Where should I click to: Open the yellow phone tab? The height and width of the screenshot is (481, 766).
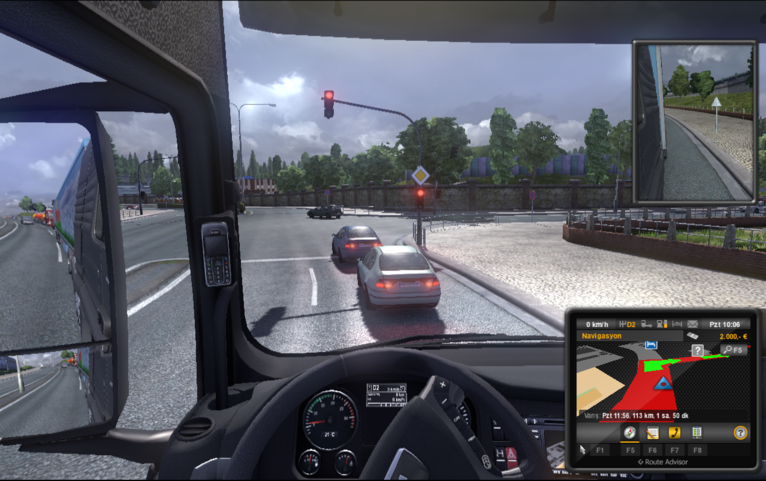coord(674,433)
